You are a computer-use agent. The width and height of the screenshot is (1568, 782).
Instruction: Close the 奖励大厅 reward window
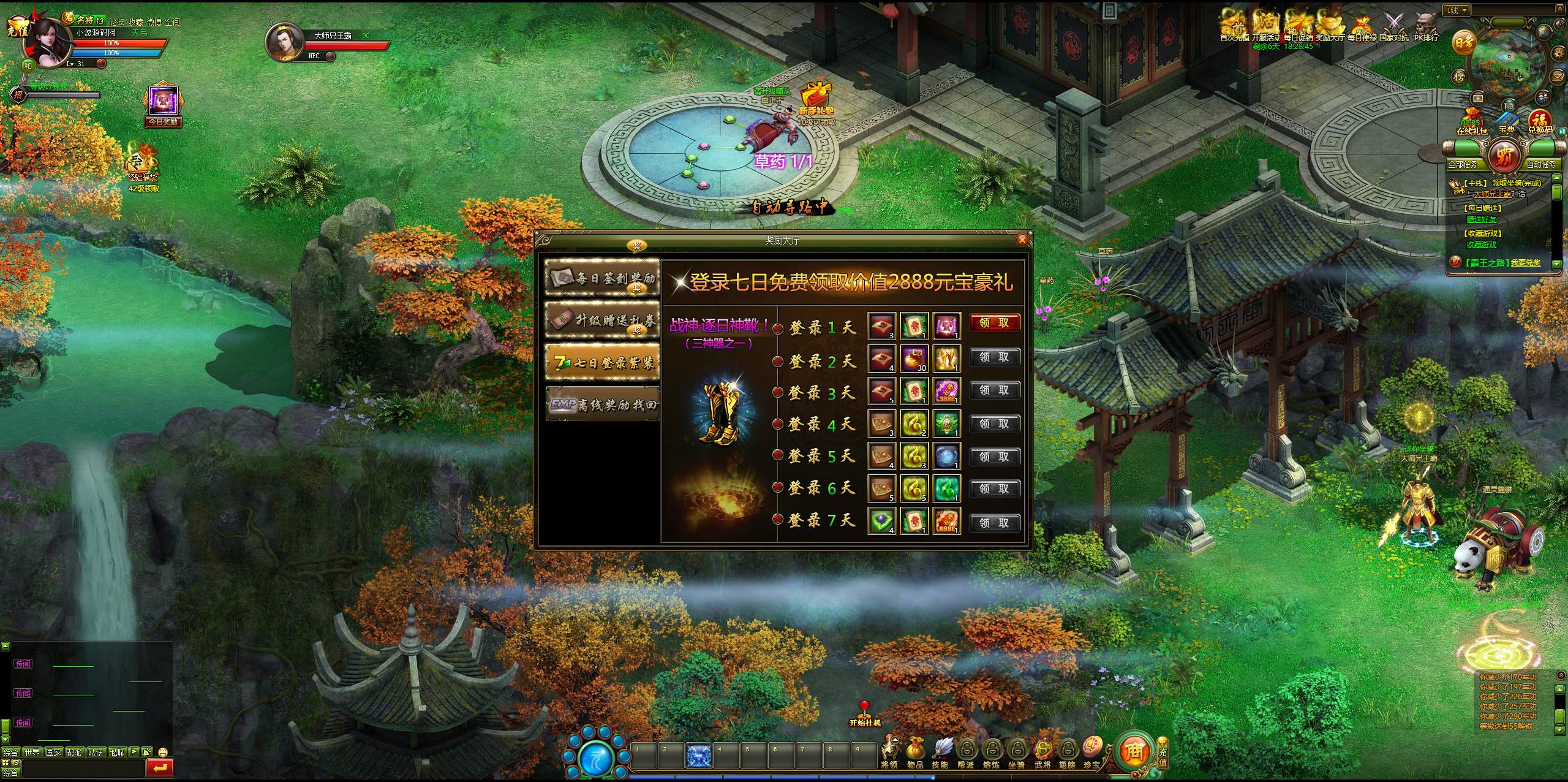point(1022,240)
